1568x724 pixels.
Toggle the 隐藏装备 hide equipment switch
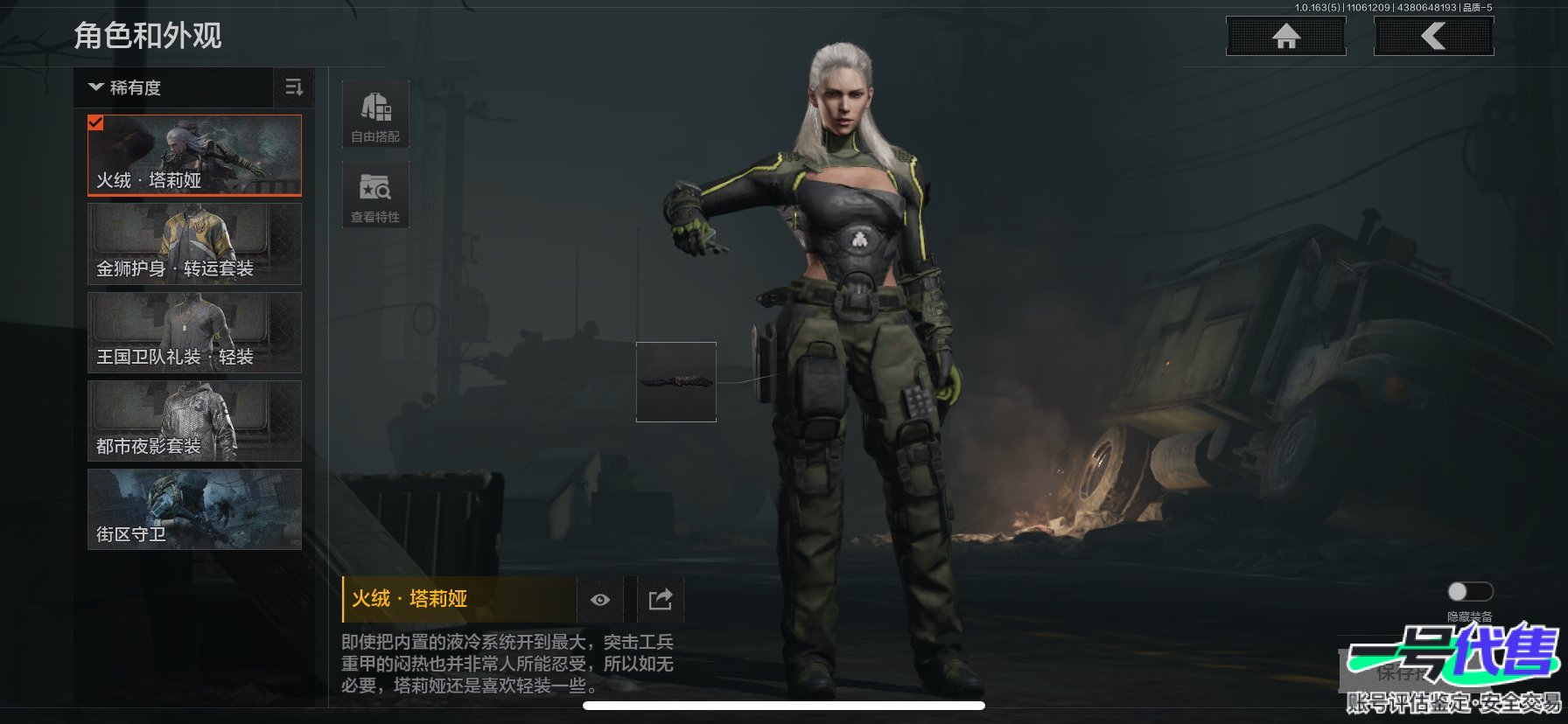[1469, 592]
